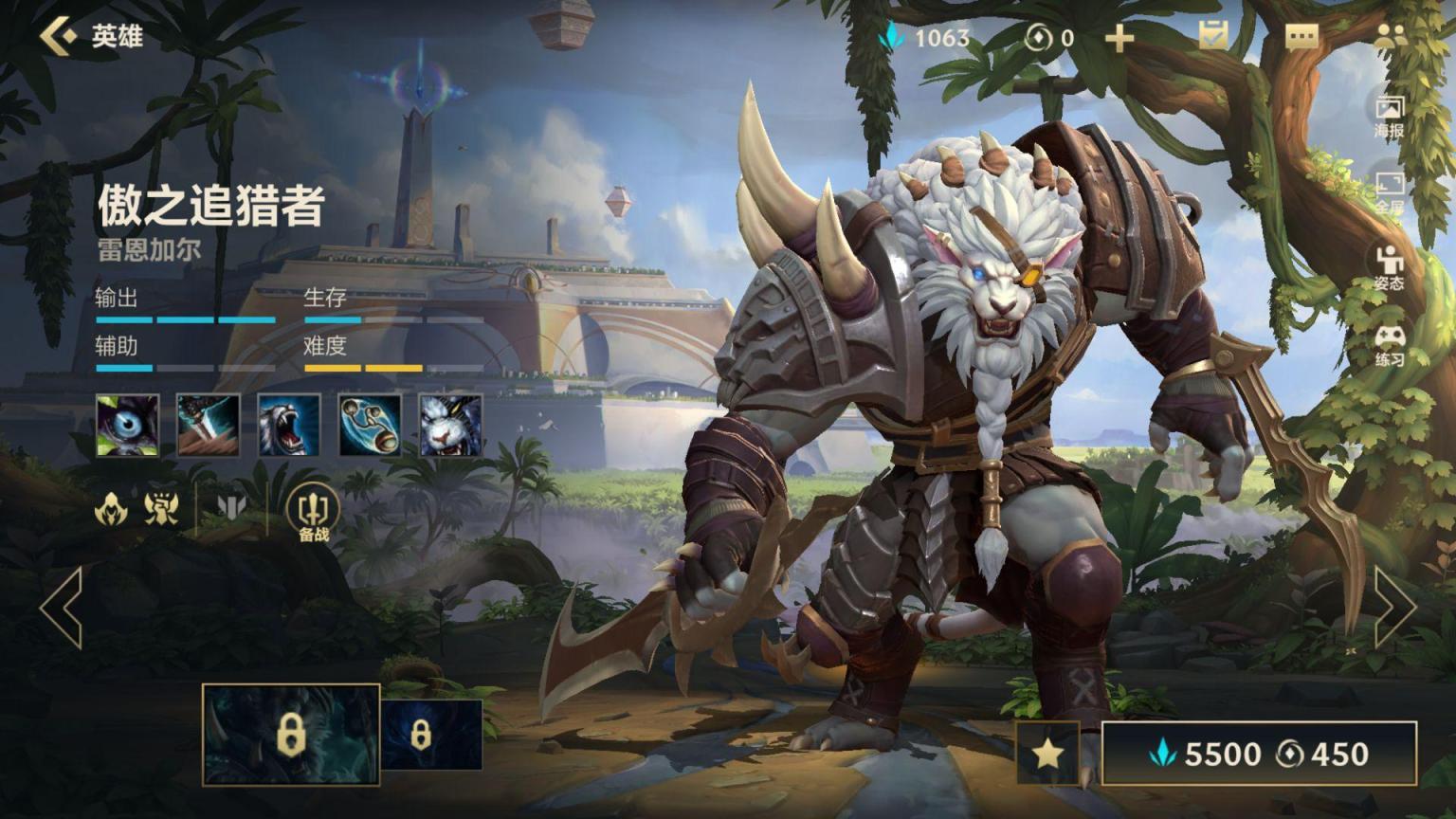Select the blade strike ability icon
This screenshot has width=1456, height=819.
click(x=209, y=426)
